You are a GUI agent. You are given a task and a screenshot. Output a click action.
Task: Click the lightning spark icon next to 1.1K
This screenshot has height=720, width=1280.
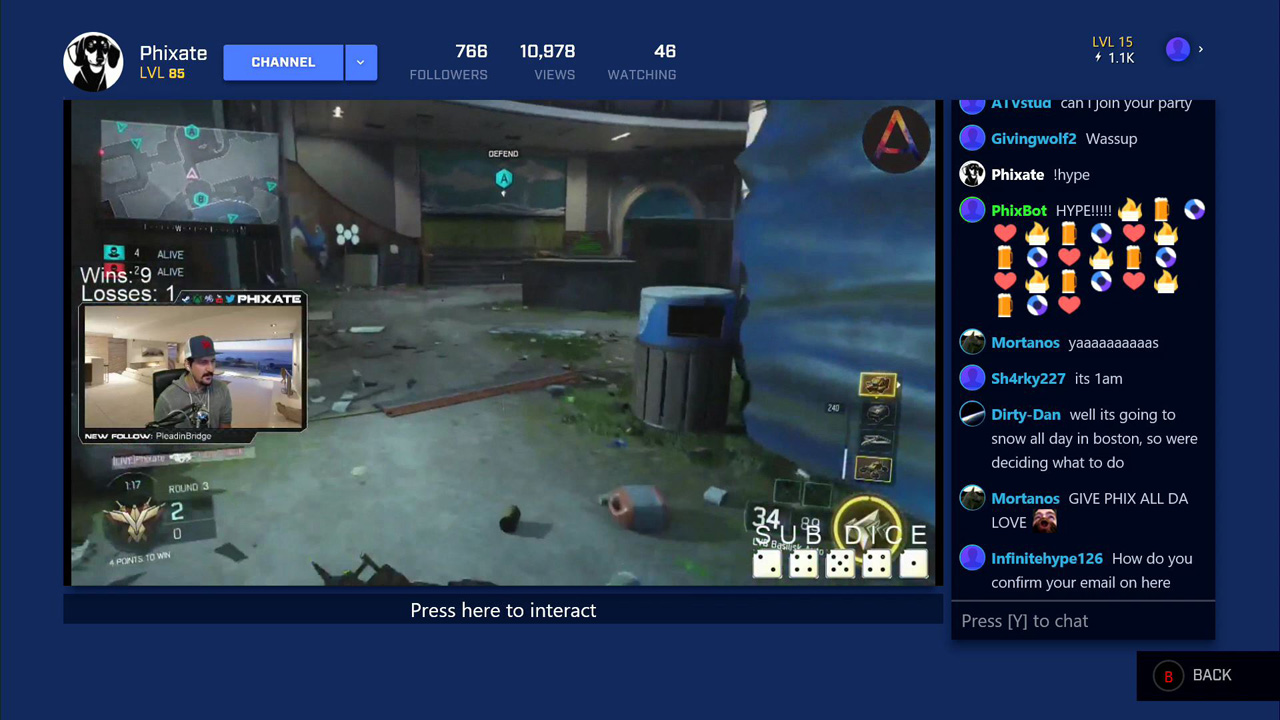pos(1100,57)
